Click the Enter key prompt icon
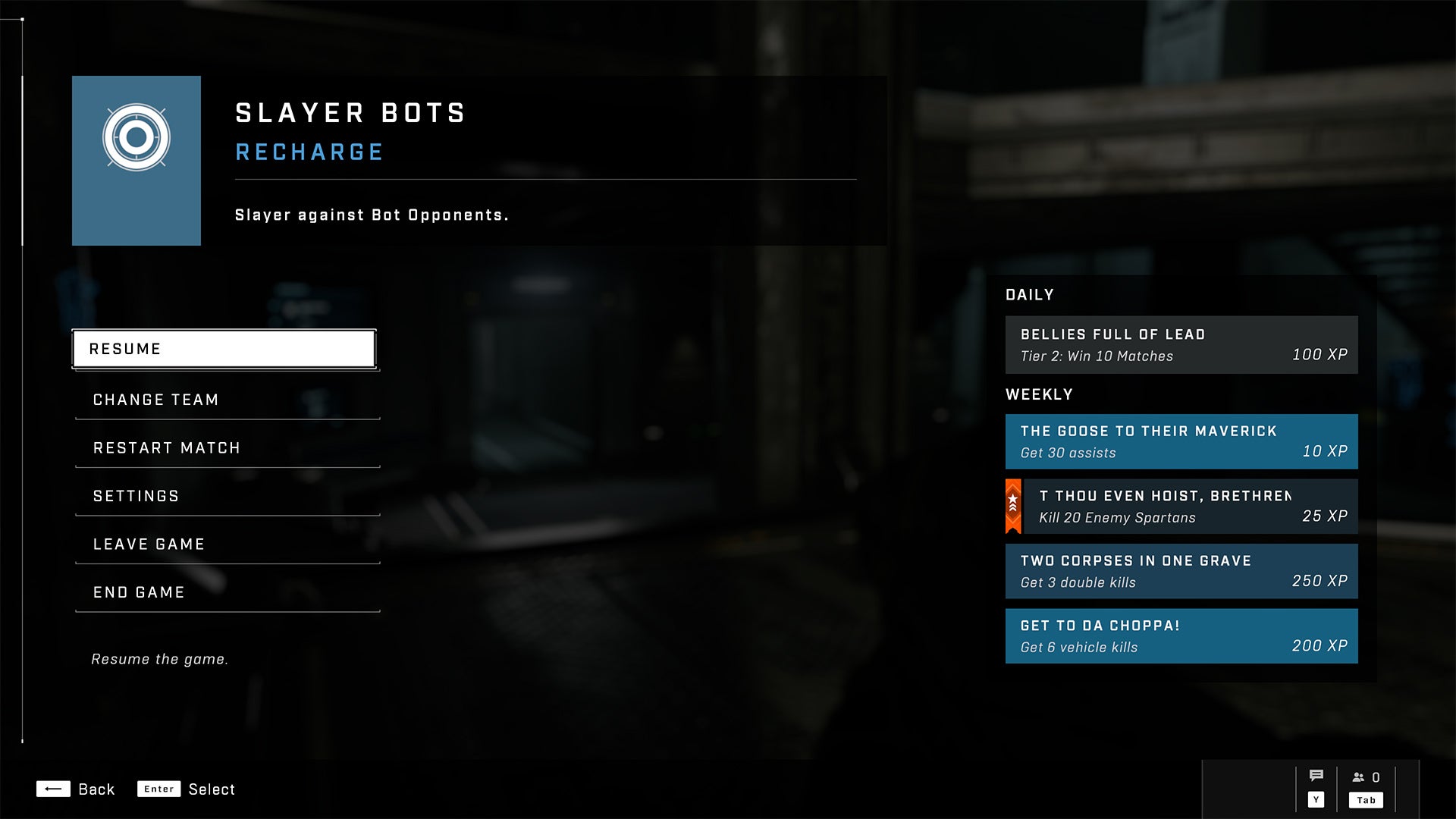This screenshot has height=819, width=1456. point(158,789)
